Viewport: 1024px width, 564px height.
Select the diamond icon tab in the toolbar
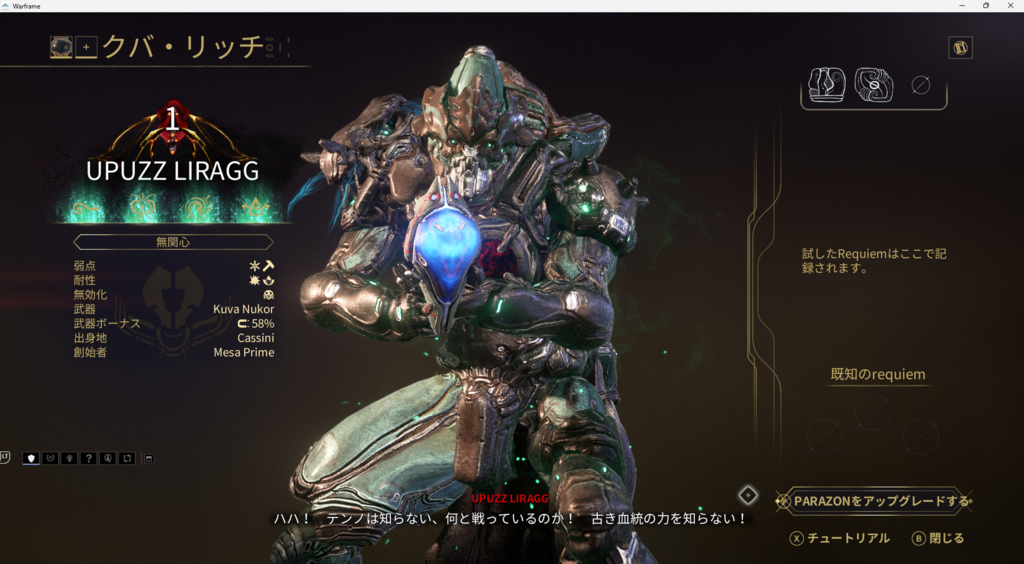click(x=69, y=458)
